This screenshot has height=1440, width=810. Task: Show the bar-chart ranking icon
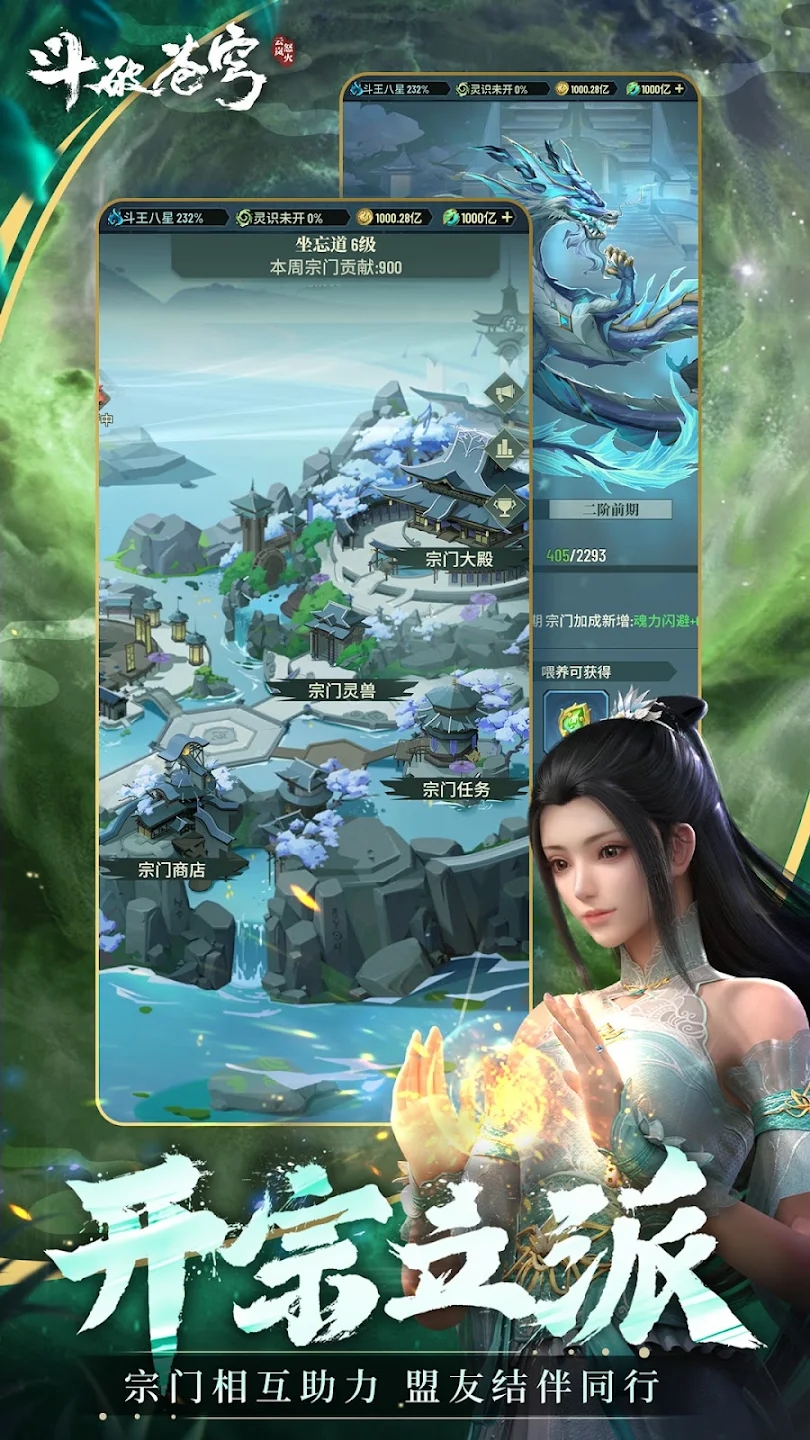pos(503,449)
